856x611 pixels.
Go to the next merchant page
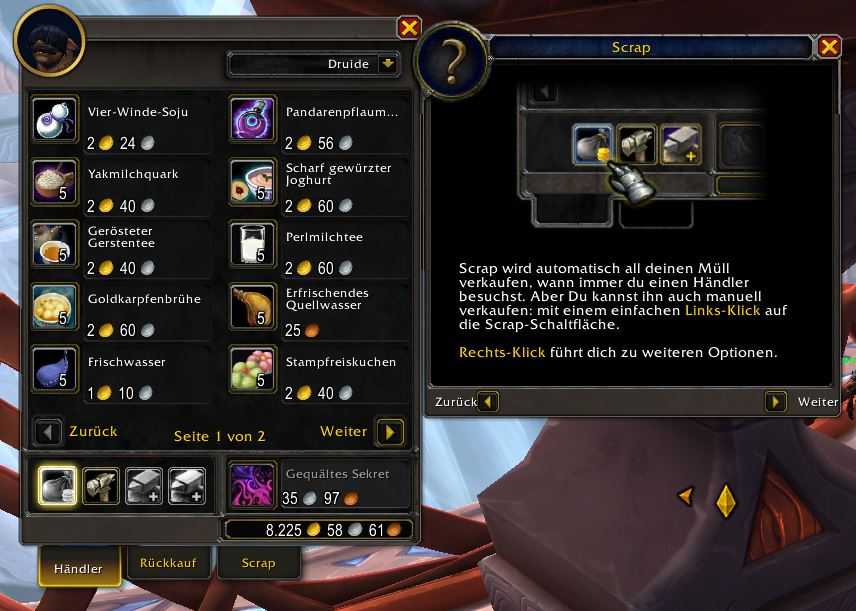click(x=390, y=432)
